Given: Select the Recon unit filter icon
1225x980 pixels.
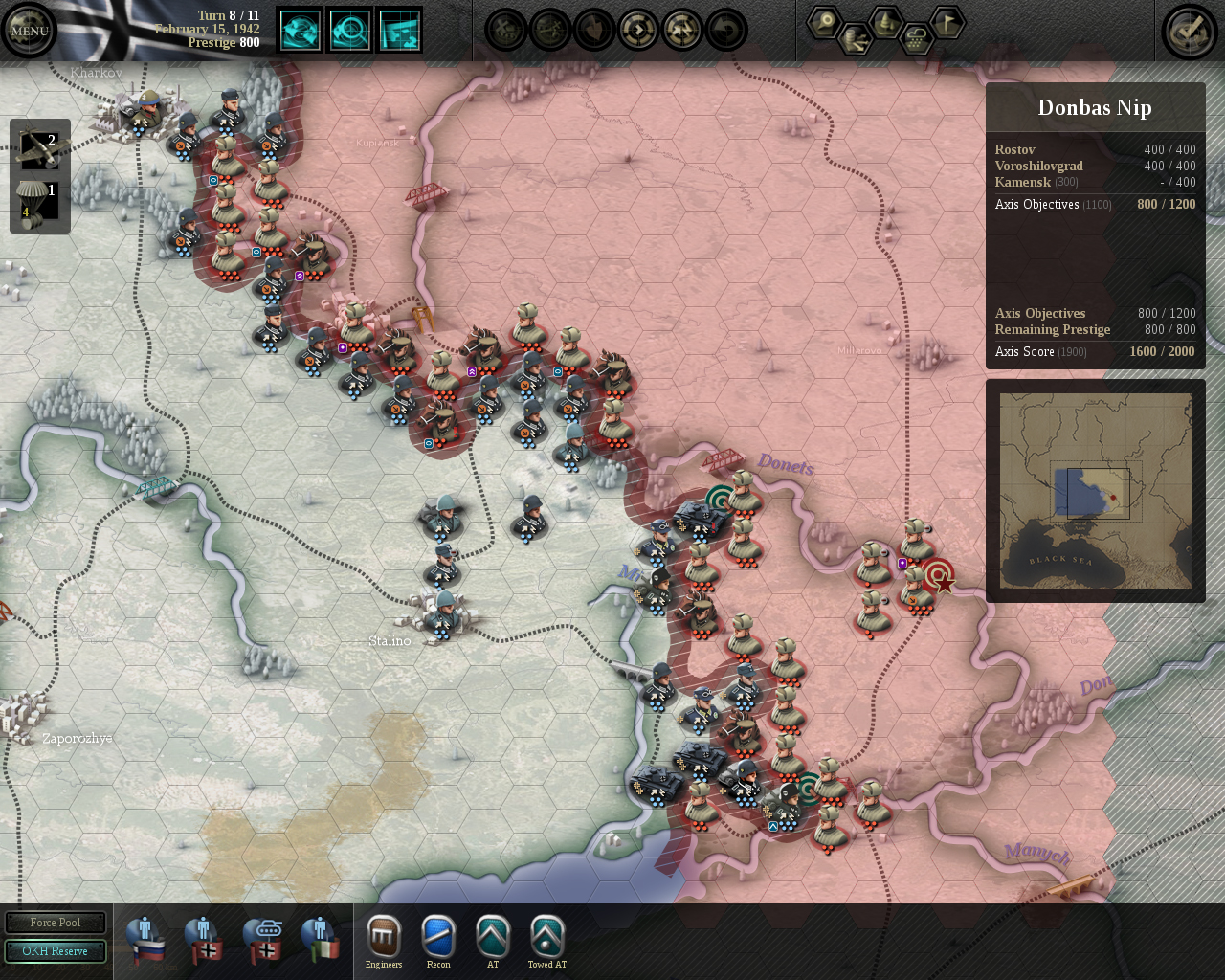Looking at the screenshot, I should tap(438, 934).
